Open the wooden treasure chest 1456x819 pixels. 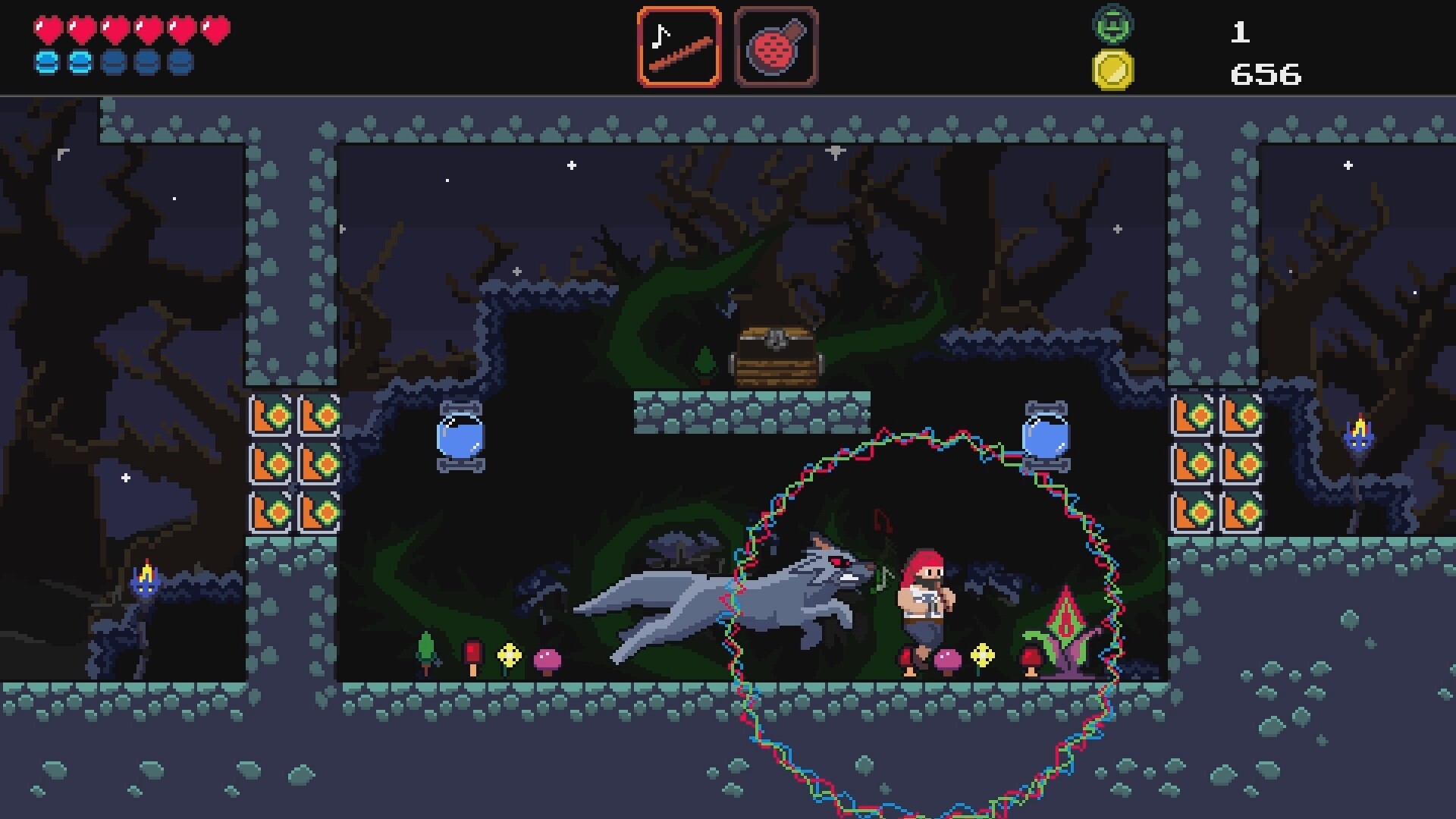coord(775,356)
